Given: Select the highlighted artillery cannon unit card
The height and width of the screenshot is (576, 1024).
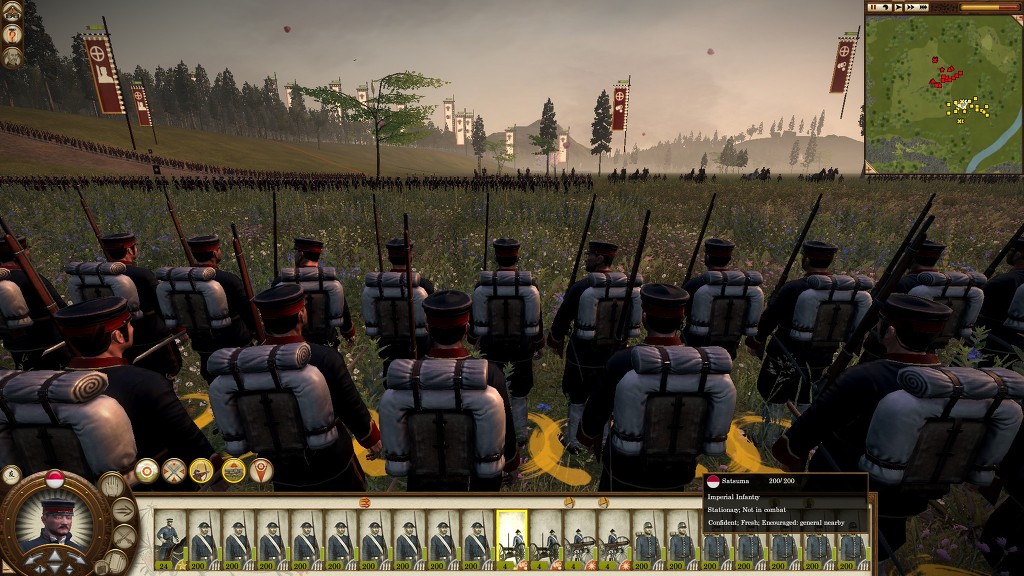Looking at the screenshot, I should coord(511,538).
